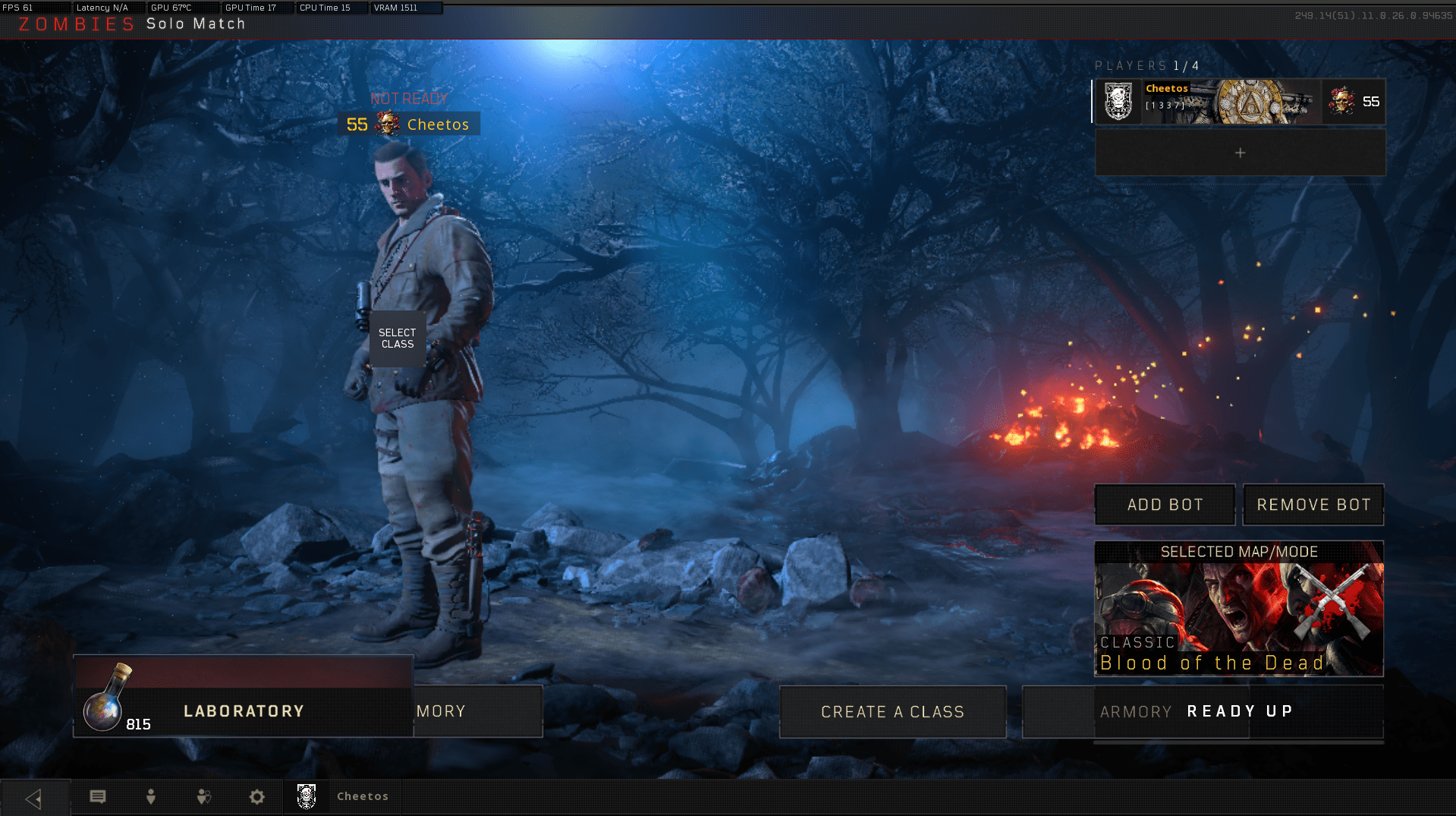Click the plus slot to add a player
This screenshot has height=816, width=1456.
(x=1240, y=153)
